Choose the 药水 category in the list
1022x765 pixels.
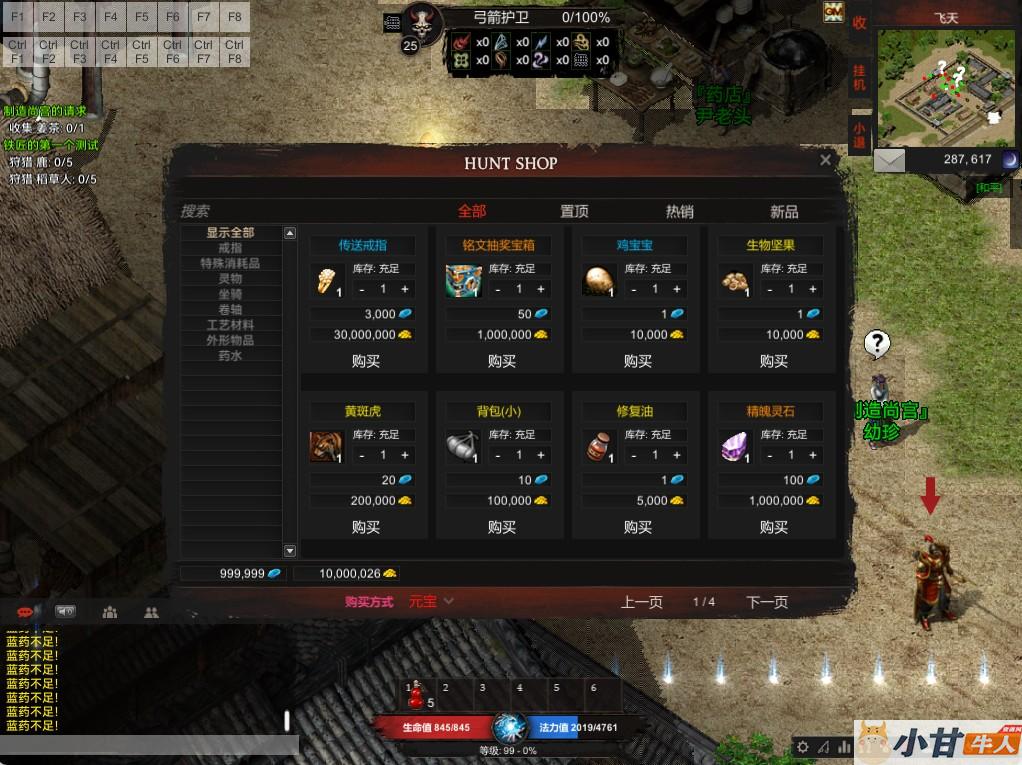[x=230, y=356]
